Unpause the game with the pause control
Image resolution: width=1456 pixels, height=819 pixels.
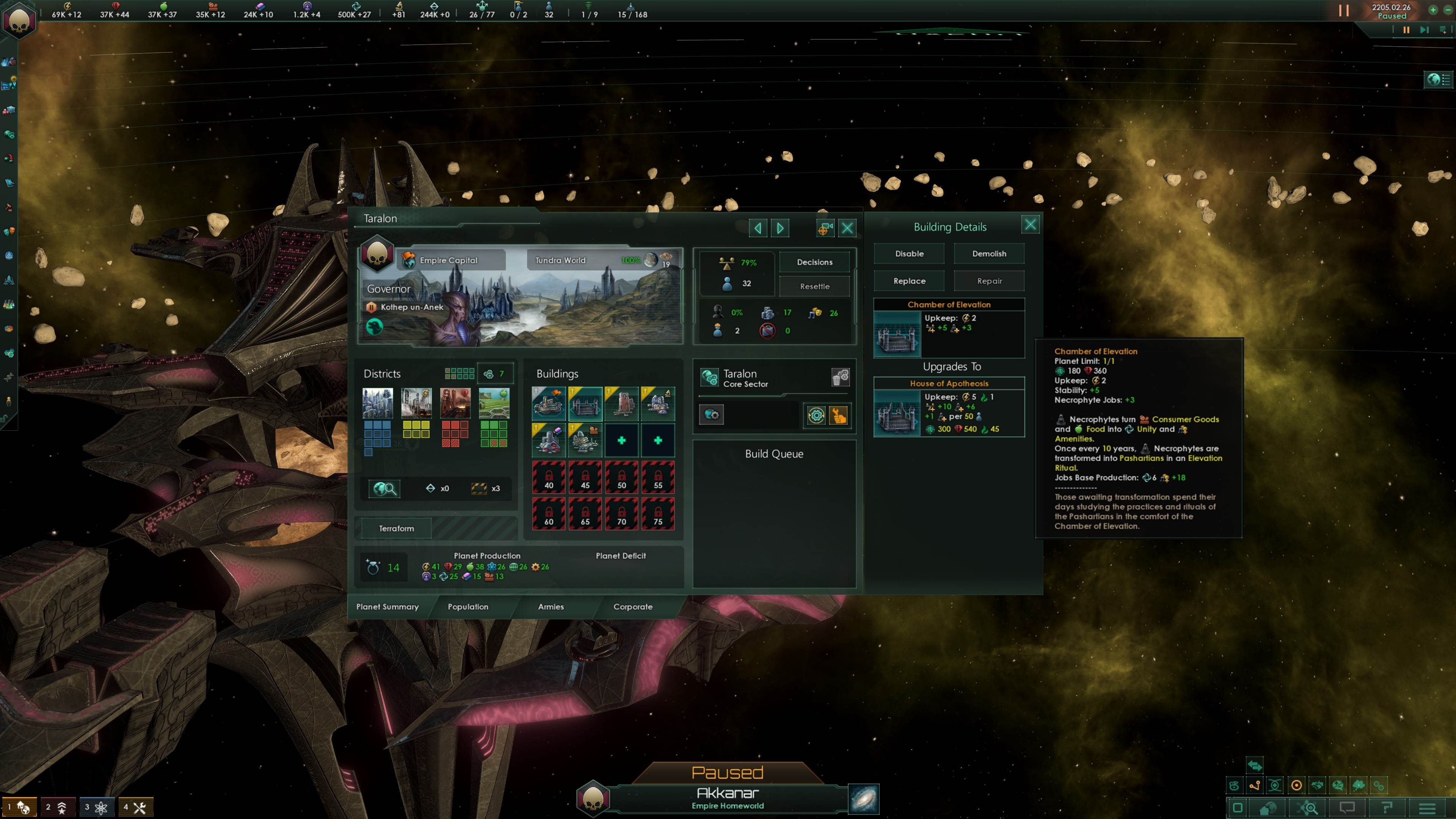point(1343,9)
